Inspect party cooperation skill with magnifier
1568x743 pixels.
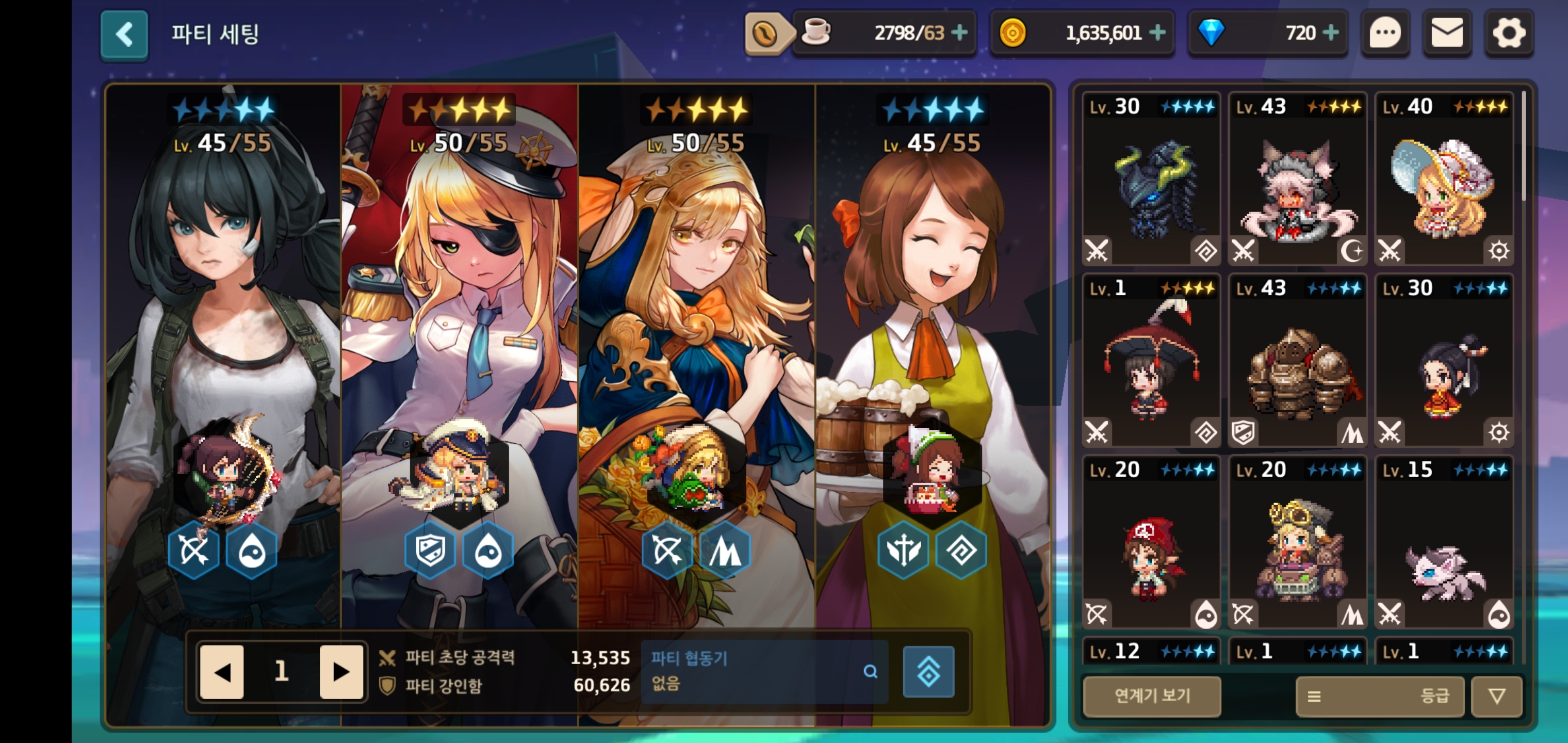[x=871, y=671]
